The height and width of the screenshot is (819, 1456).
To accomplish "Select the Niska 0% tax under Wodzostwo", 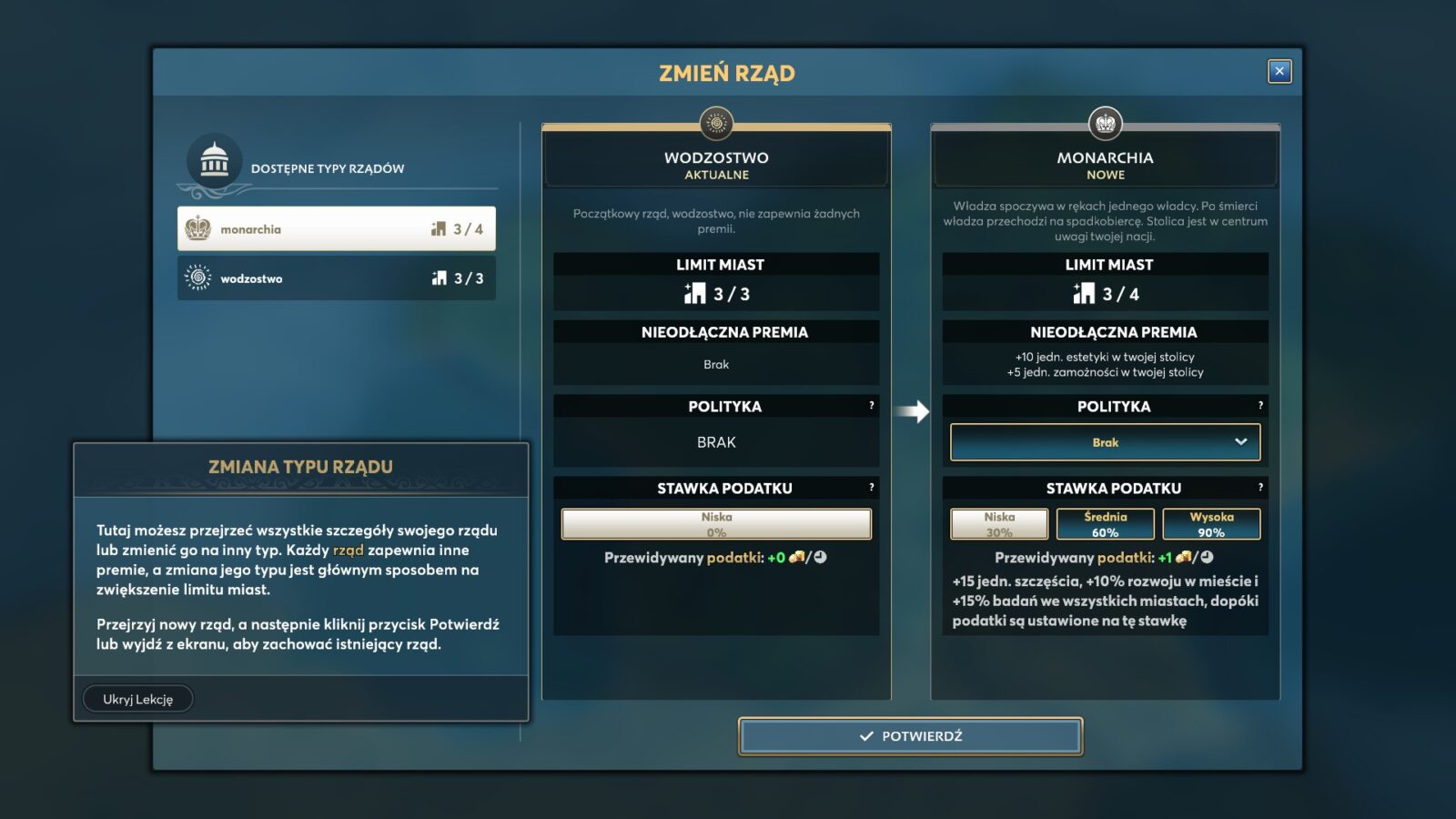I will click(716, 524).
